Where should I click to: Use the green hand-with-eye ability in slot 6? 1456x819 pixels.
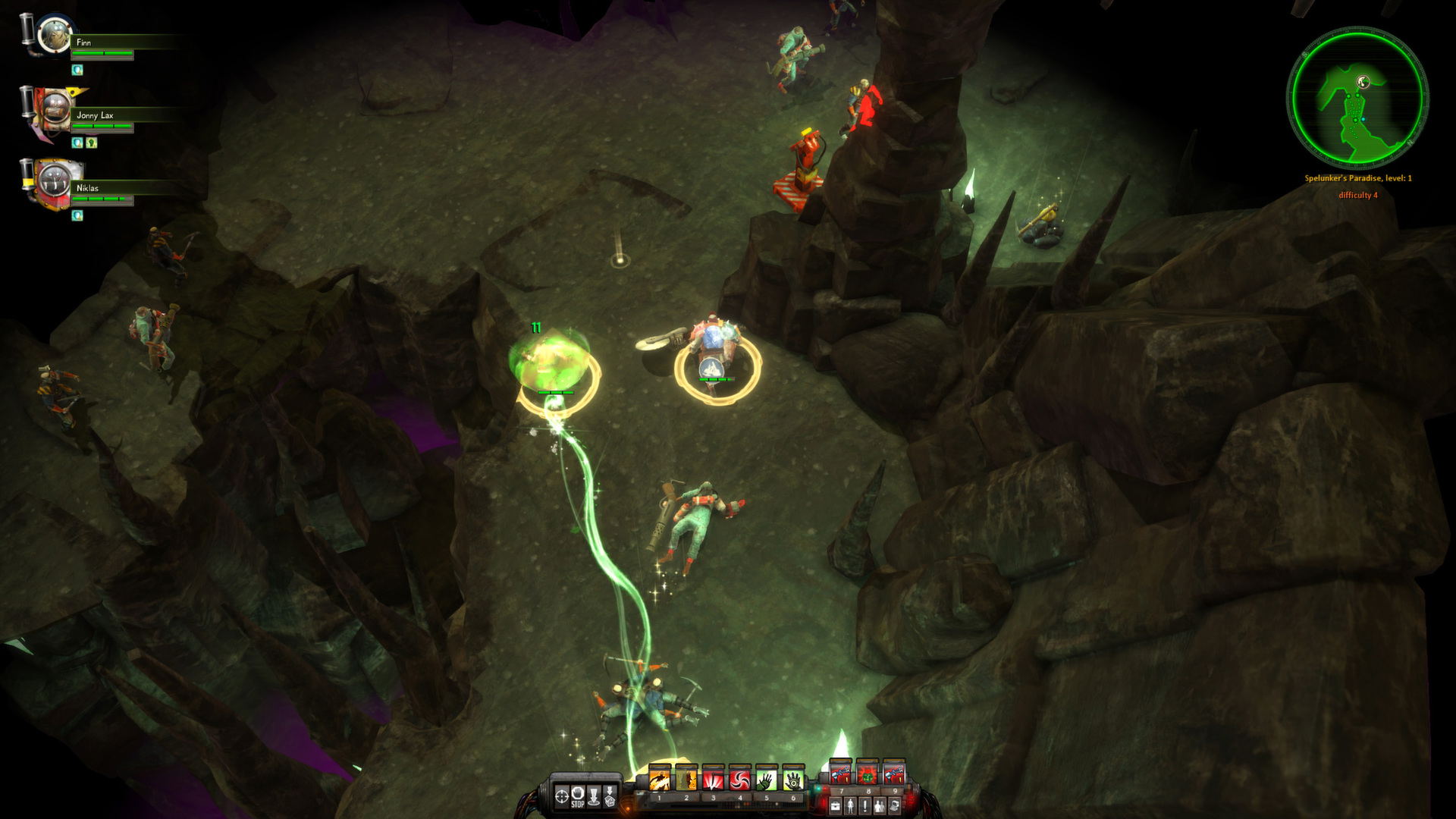point(793,781)
